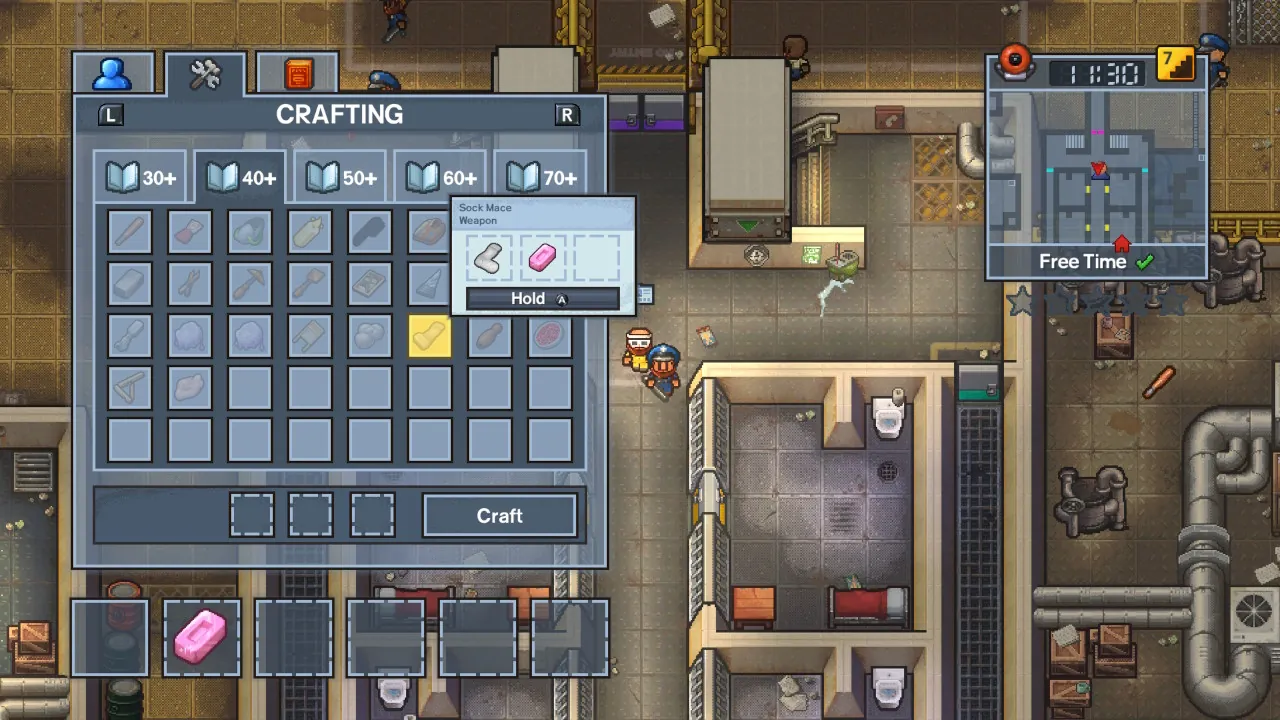Select the baseball bat recipe
Screen dimensions: 1280x720
click(130, 232)
